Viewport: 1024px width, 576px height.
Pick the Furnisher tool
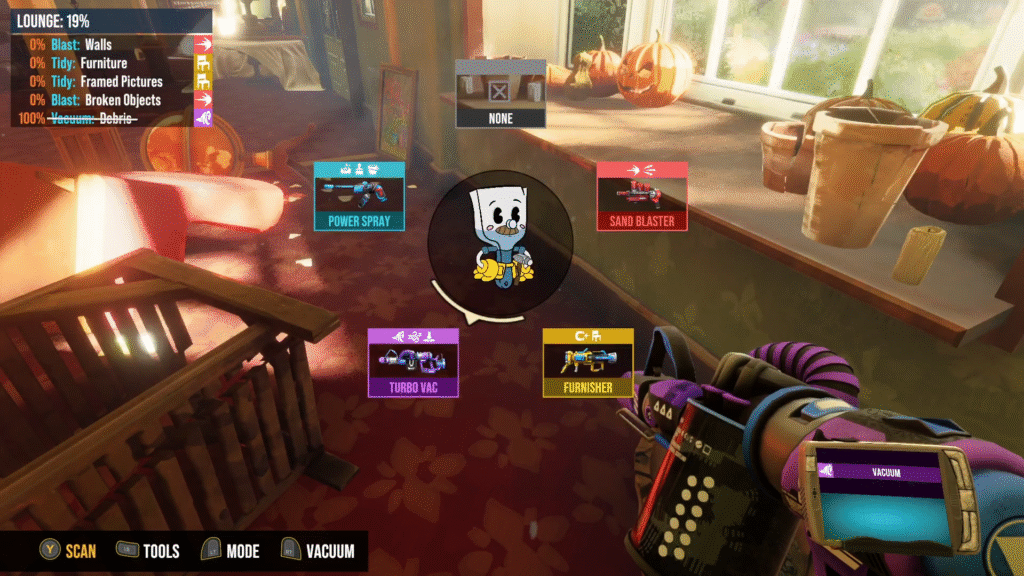[x=588, y=362]
